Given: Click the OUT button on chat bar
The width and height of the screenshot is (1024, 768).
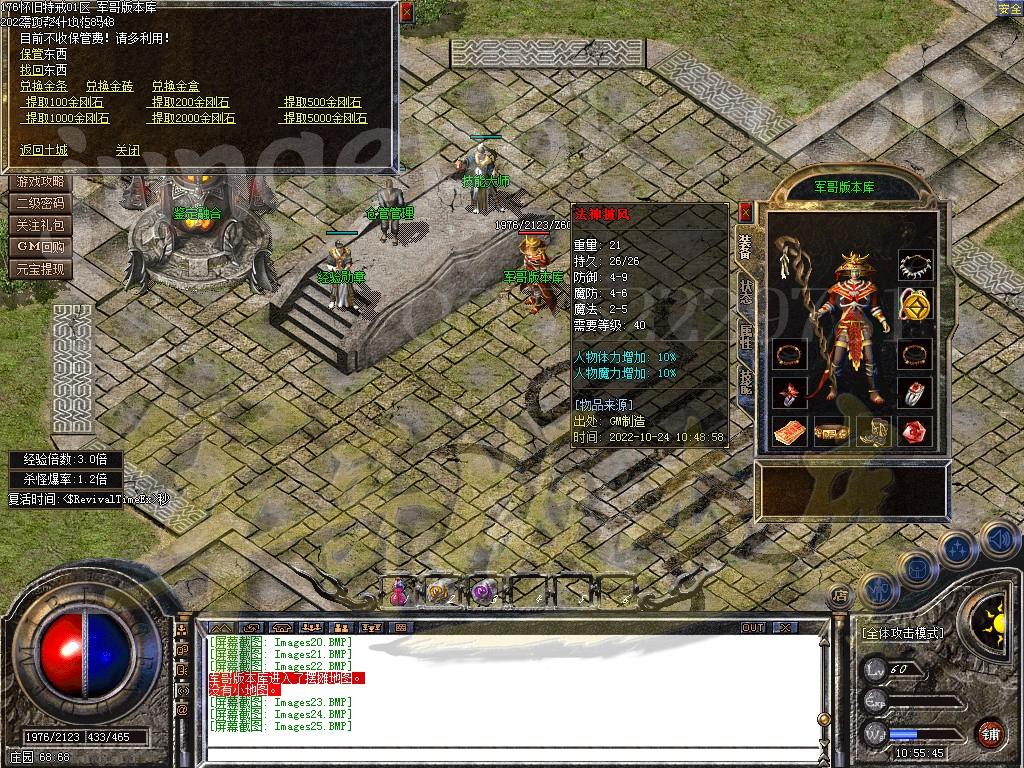Looking at the screenshot, I should pos(753,627).
